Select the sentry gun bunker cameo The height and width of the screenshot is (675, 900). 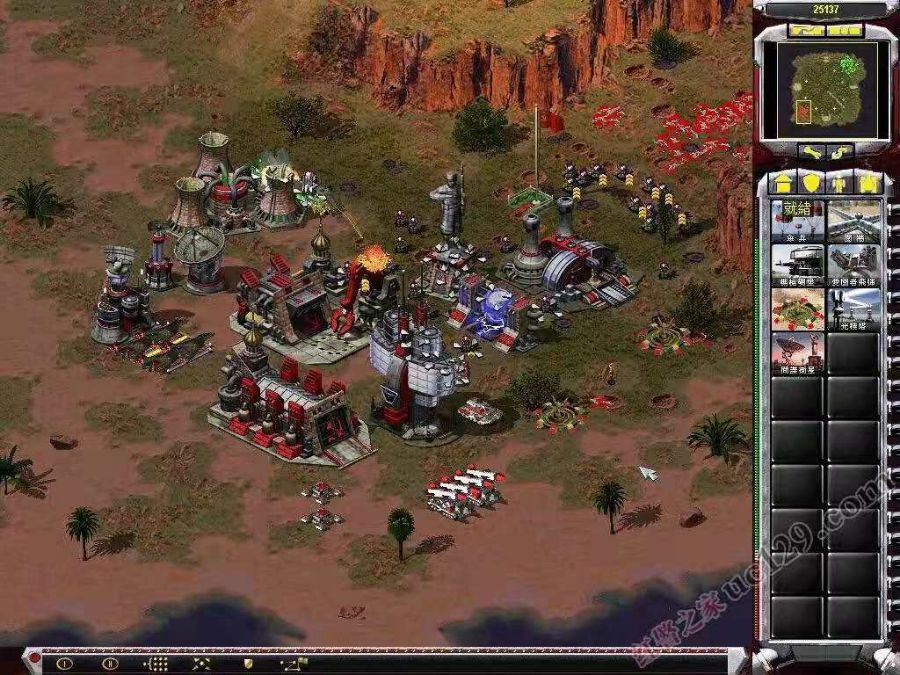[797, 265]
